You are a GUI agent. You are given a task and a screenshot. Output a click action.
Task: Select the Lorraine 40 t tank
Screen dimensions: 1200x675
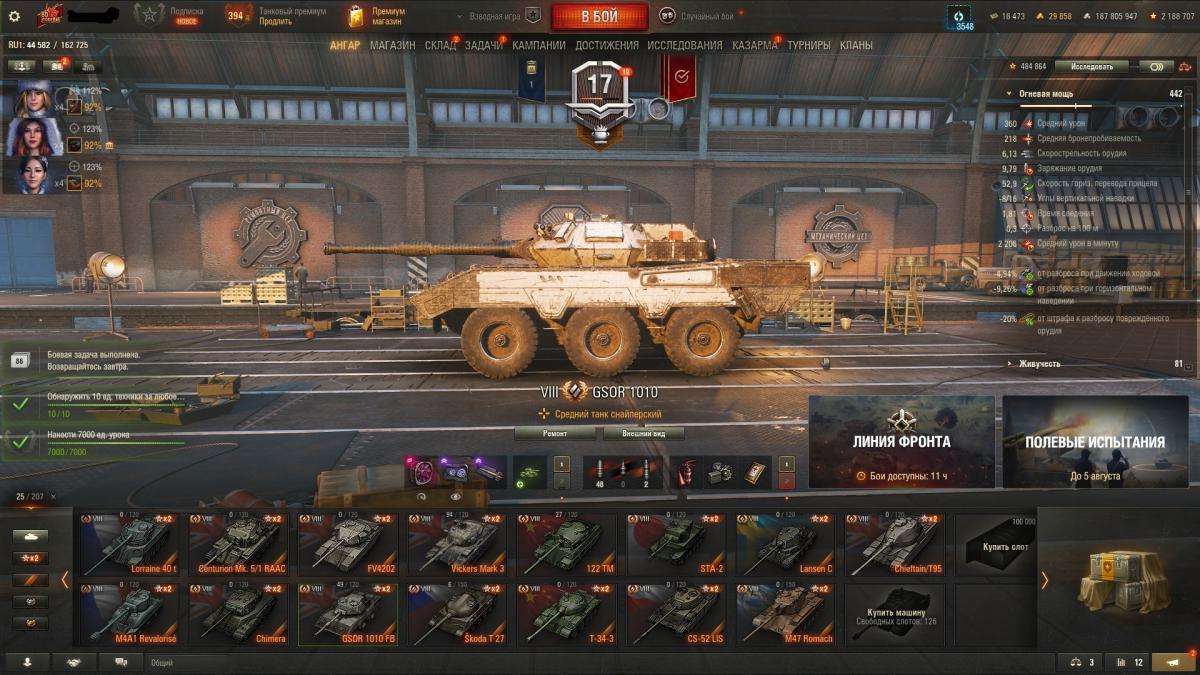[x=130, y=545]
